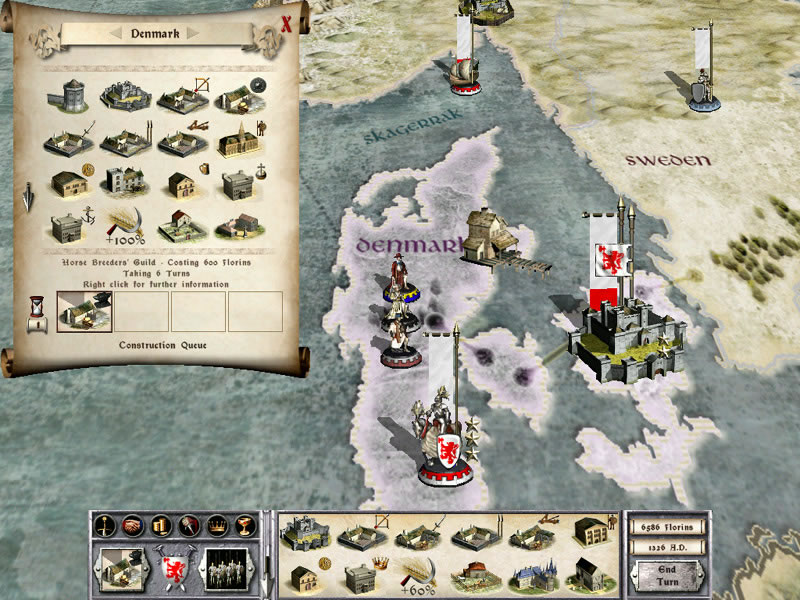The height and width of the screenshot is (600, 800).
Task: End the current turn
Action: click(x=667, y=576)
